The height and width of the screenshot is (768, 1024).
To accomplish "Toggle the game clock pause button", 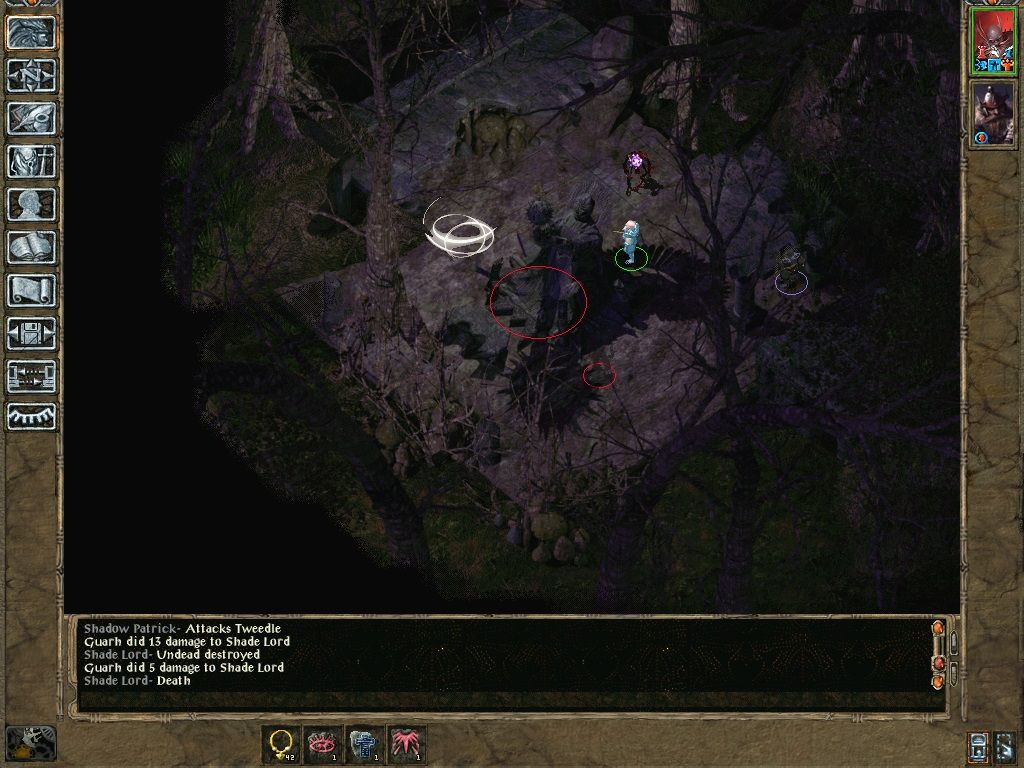I will pyautogui.click(x=31, y=742).
